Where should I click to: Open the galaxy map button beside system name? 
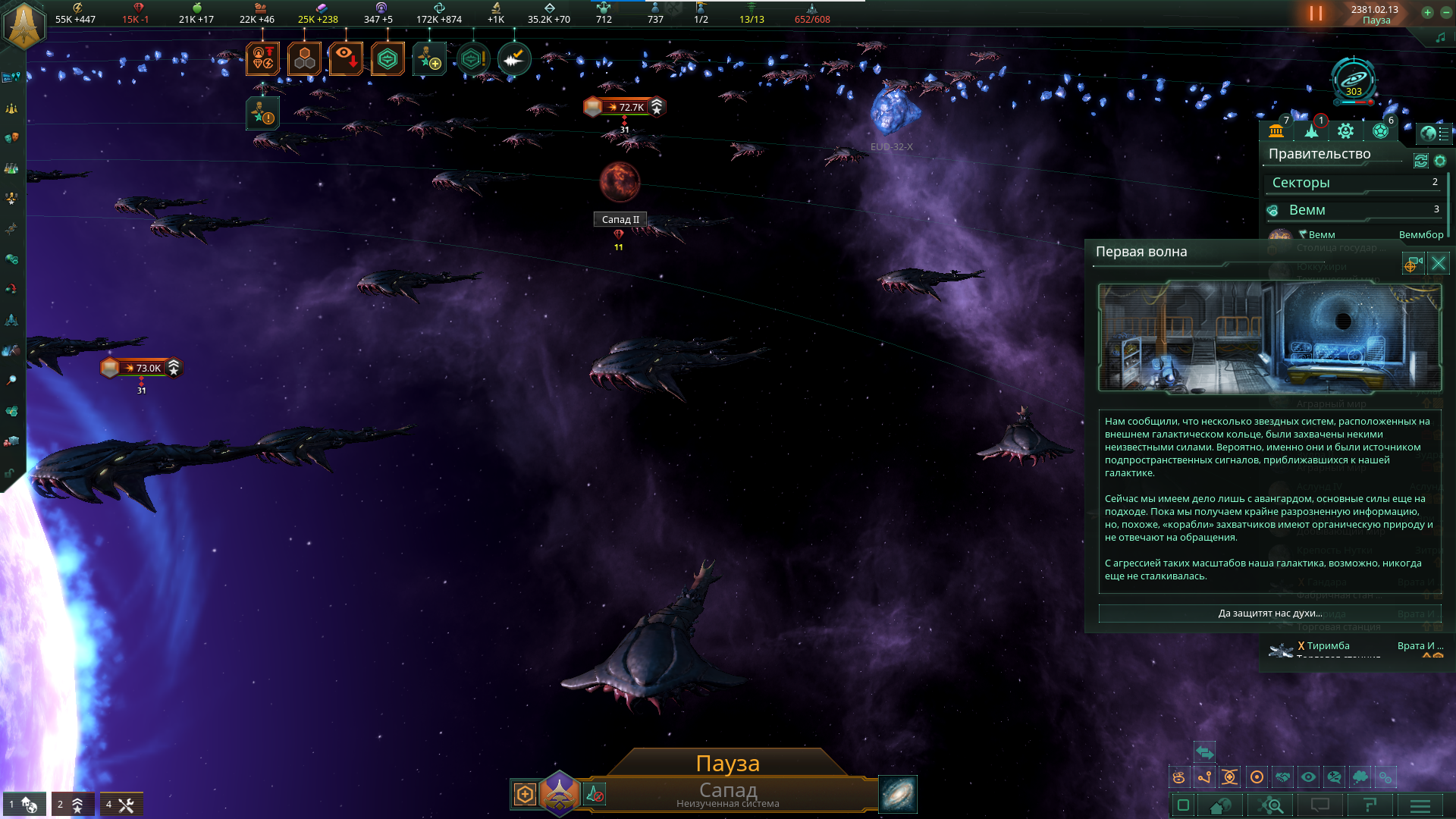point(898,794)
